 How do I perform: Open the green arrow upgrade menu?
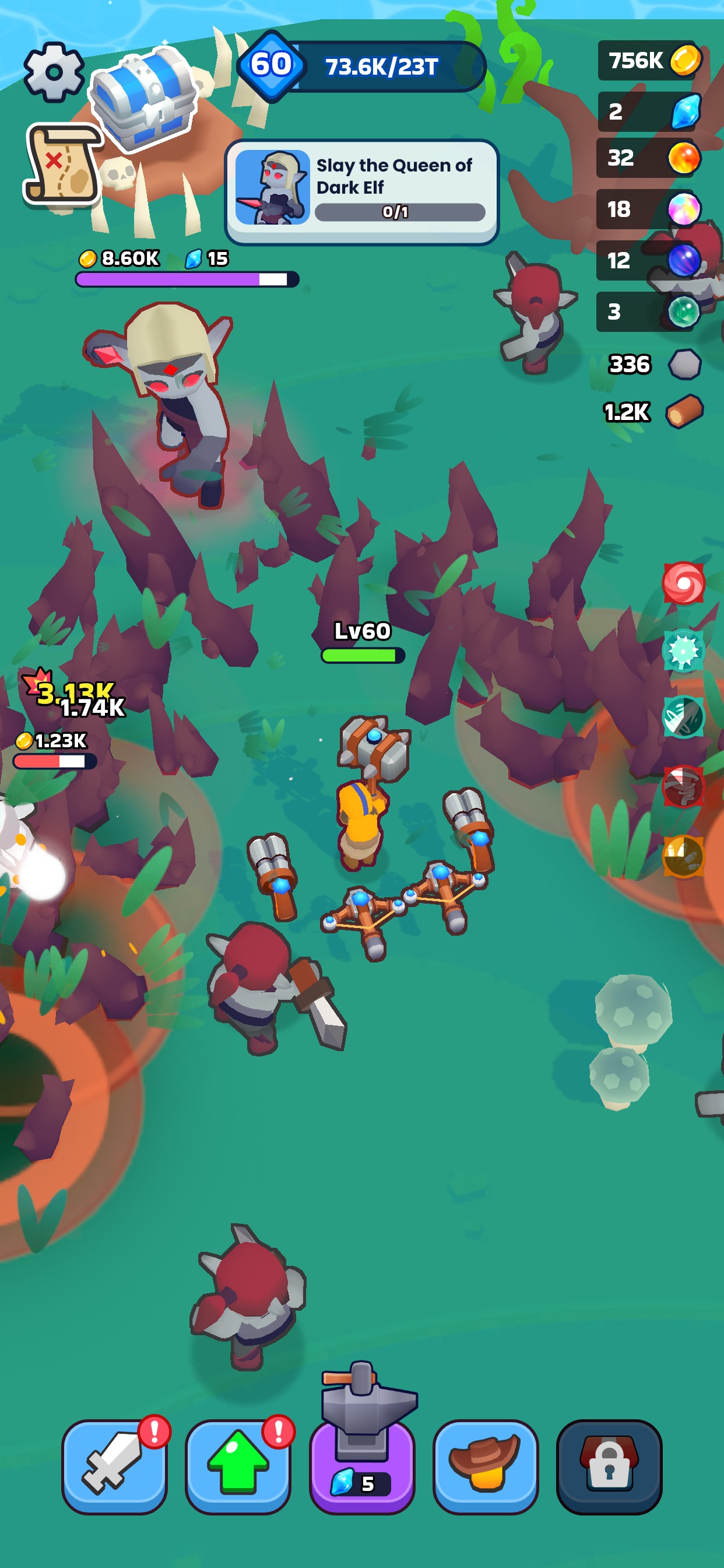[x=238, y=1466]
